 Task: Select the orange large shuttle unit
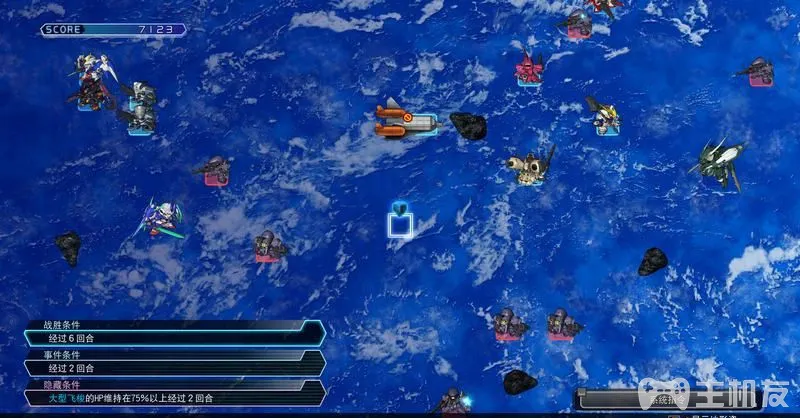405,122
